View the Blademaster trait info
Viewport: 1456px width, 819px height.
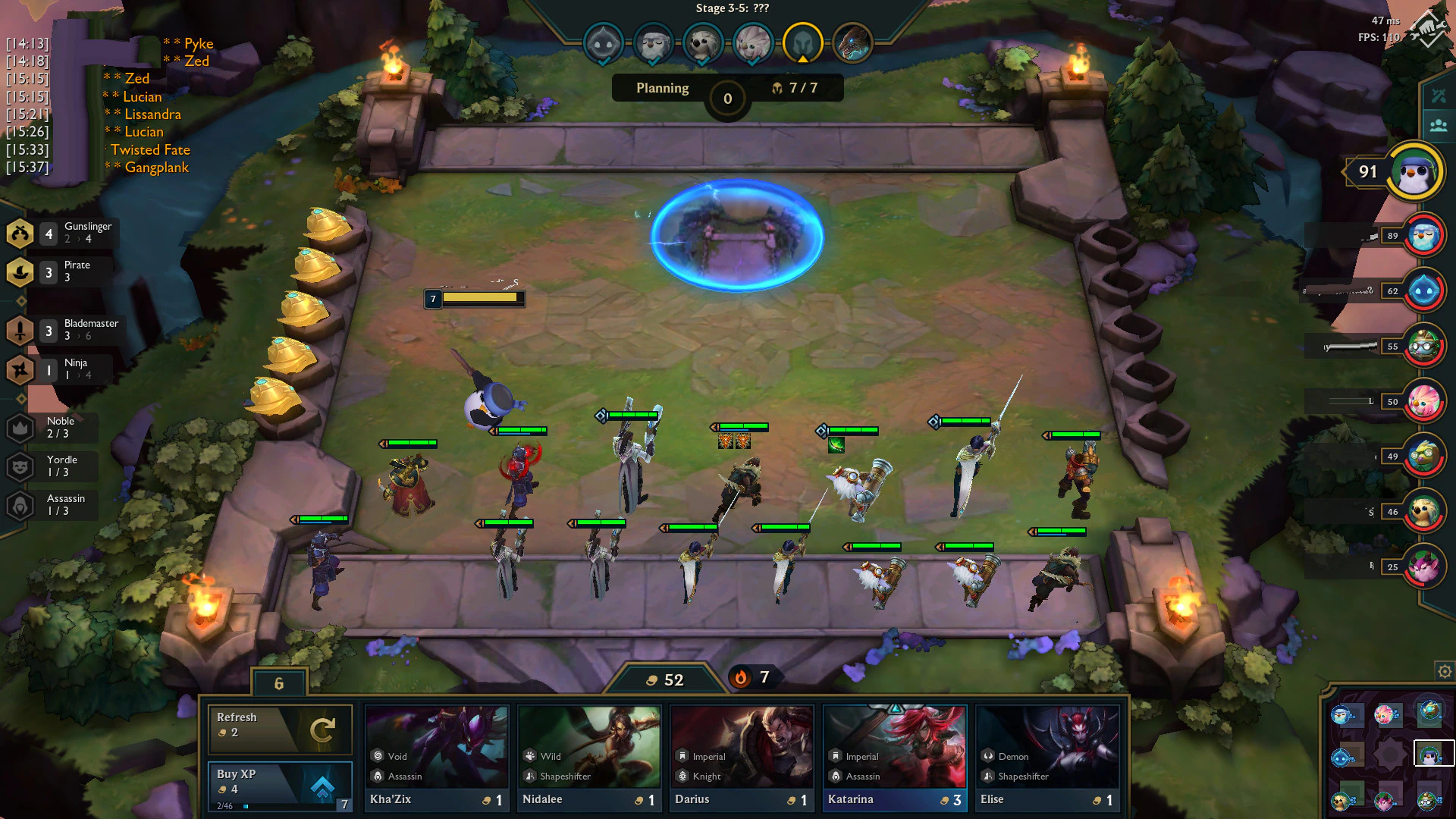click(62, 330)
